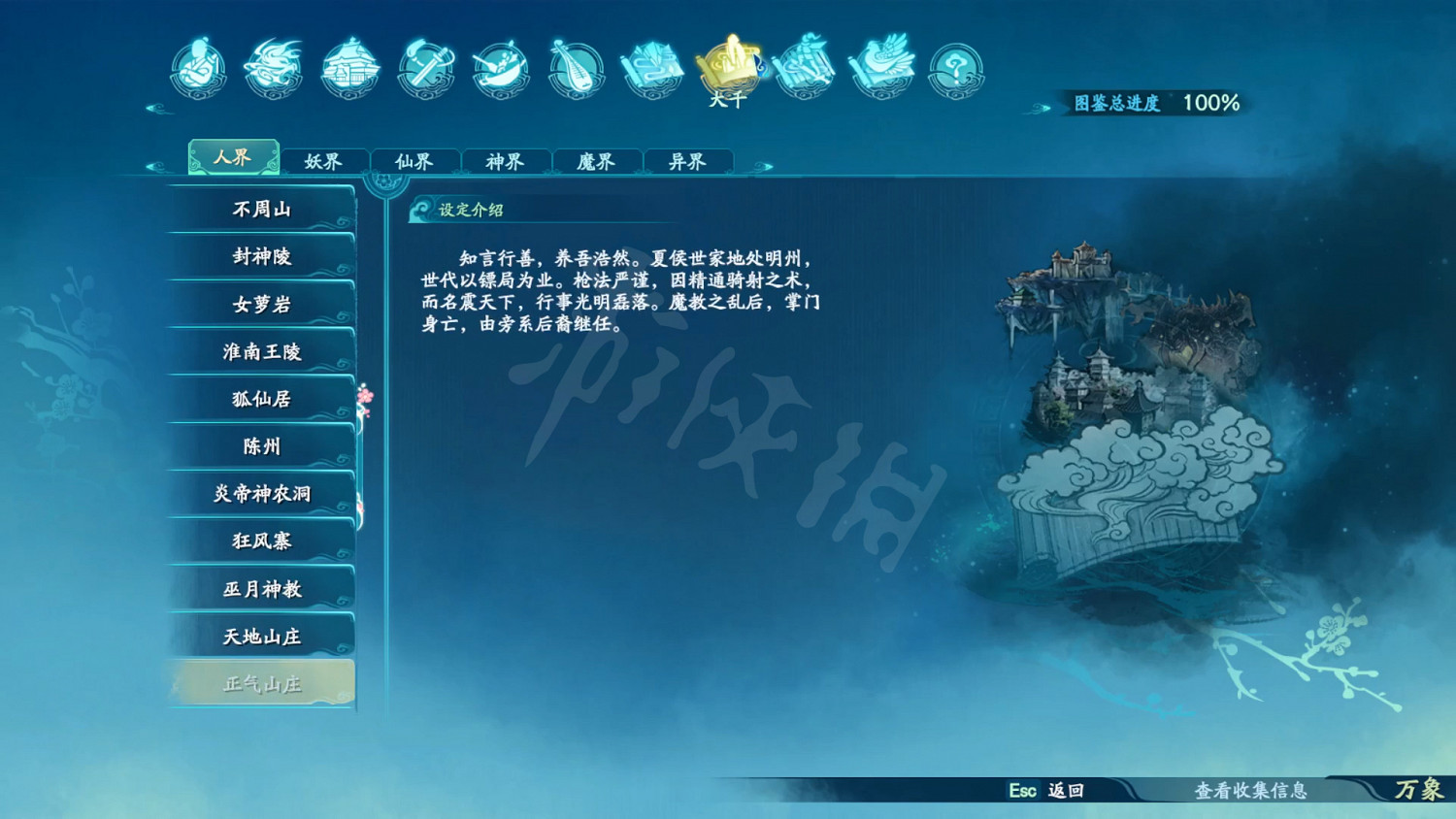Viewport: 1456px width, 819px height.
Task: Switch to the 妖界 tab
Action: pos(323,161)
